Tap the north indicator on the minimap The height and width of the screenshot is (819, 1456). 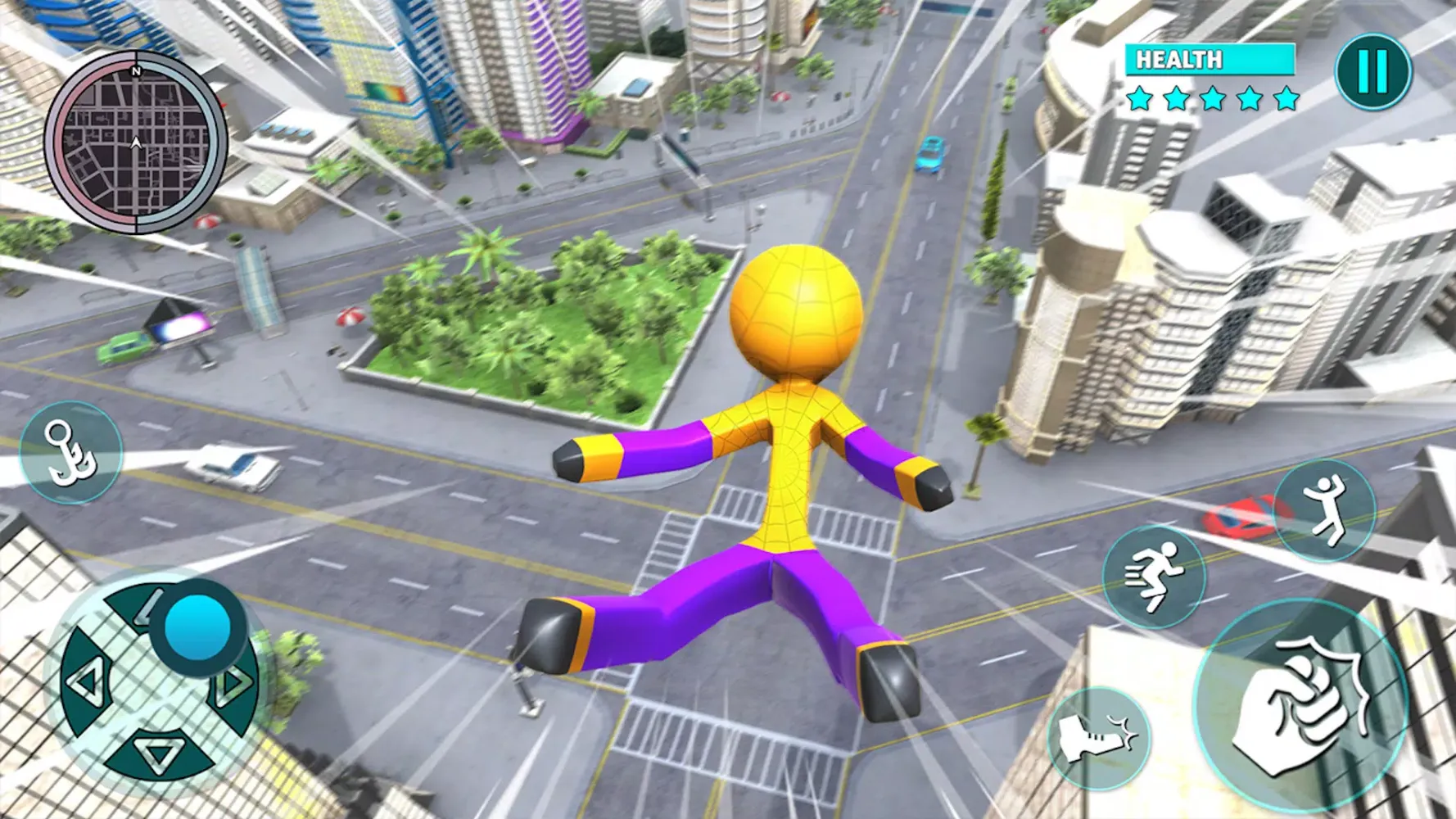[133, 72]
